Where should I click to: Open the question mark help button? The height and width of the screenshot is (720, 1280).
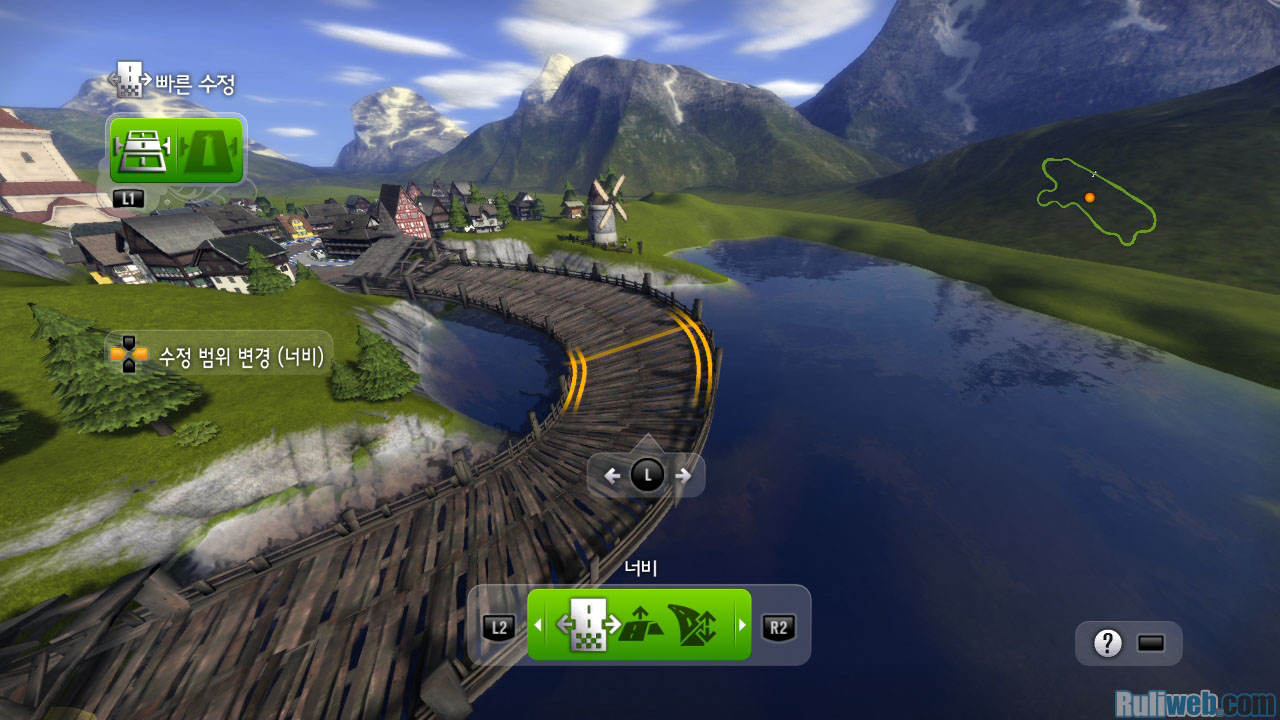pyautogui.click(x=1107, y=644)
